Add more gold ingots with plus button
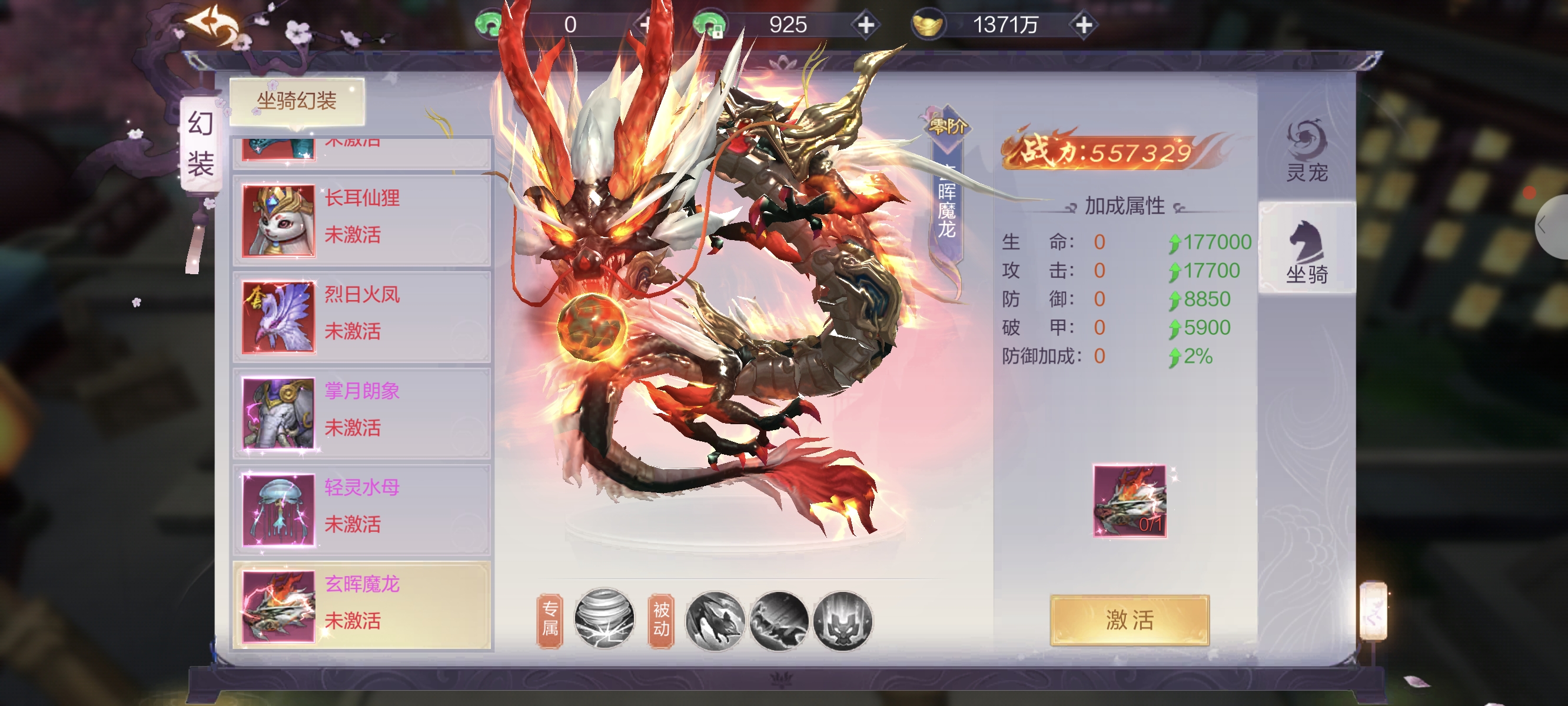 coord(1084,25)
